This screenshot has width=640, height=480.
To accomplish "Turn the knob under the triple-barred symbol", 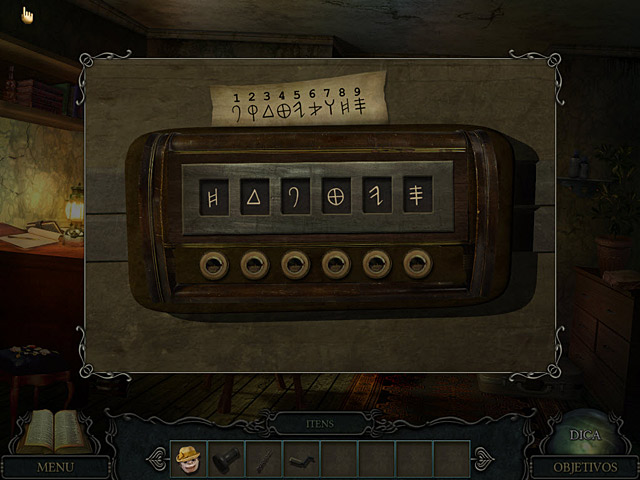I will [x=418, y=264].
